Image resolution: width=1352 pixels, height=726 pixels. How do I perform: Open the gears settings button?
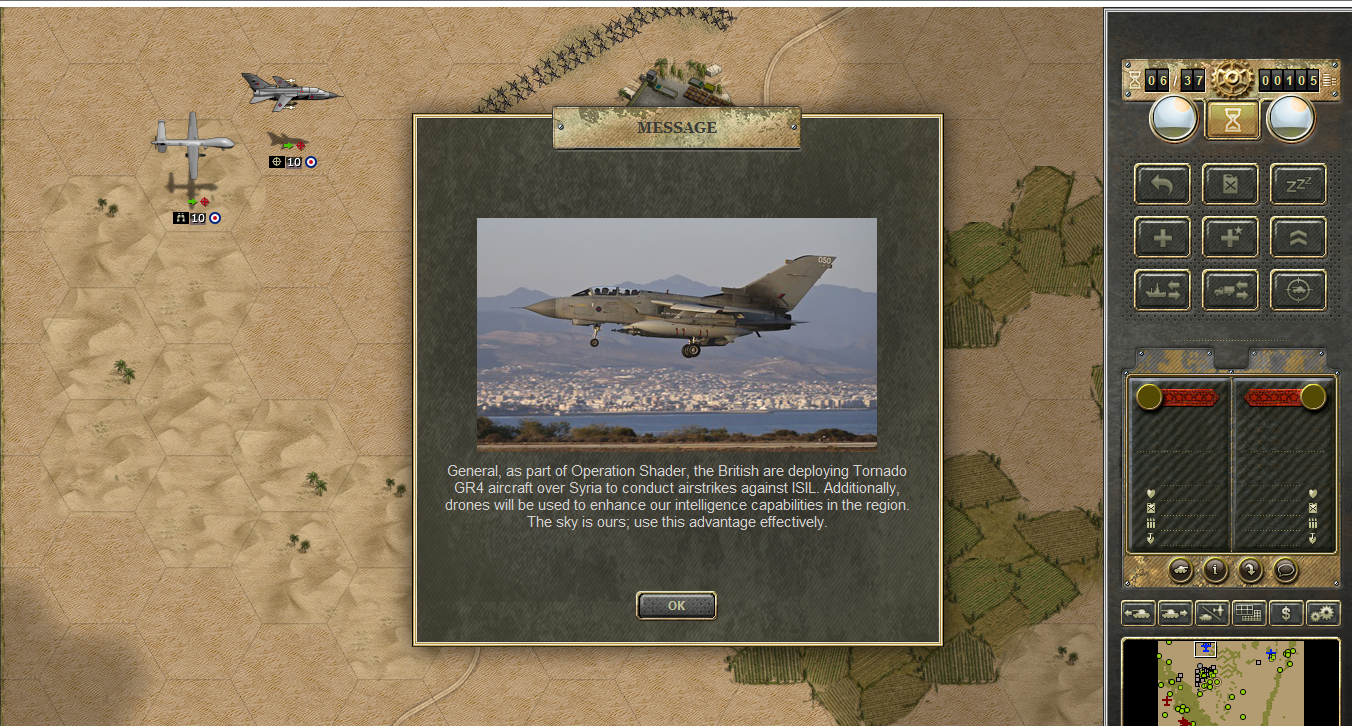(x=1323, y=613)
